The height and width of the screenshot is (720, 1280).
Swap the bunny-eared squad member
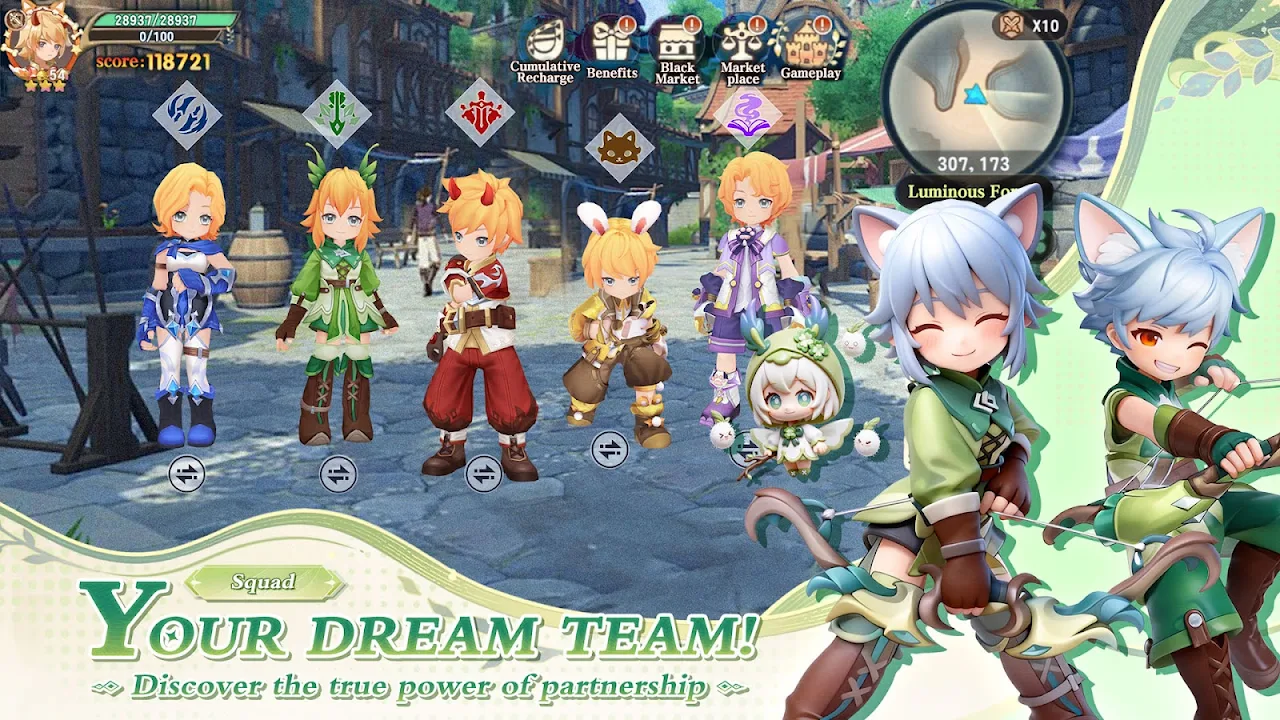point(609,450)
